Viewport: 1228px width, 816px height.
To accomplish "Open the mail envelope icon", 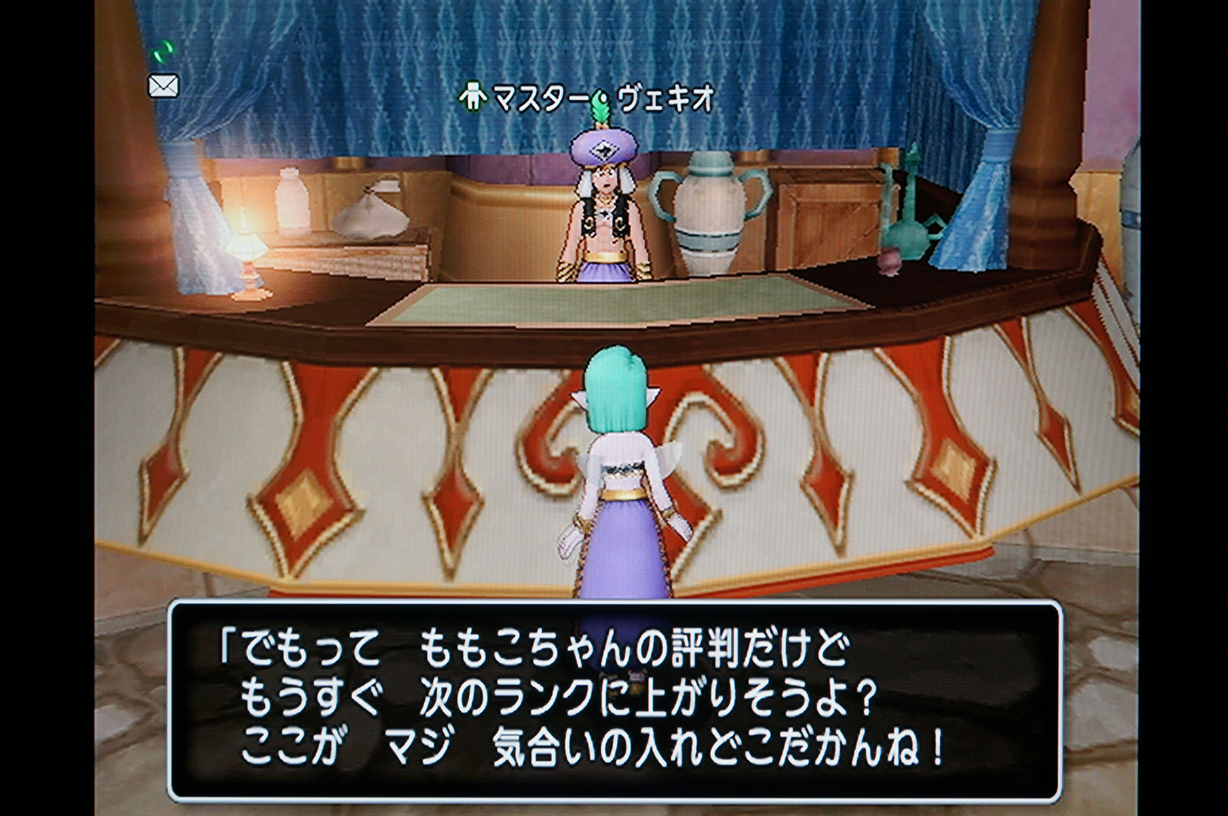I will click(x=163, y=86).
